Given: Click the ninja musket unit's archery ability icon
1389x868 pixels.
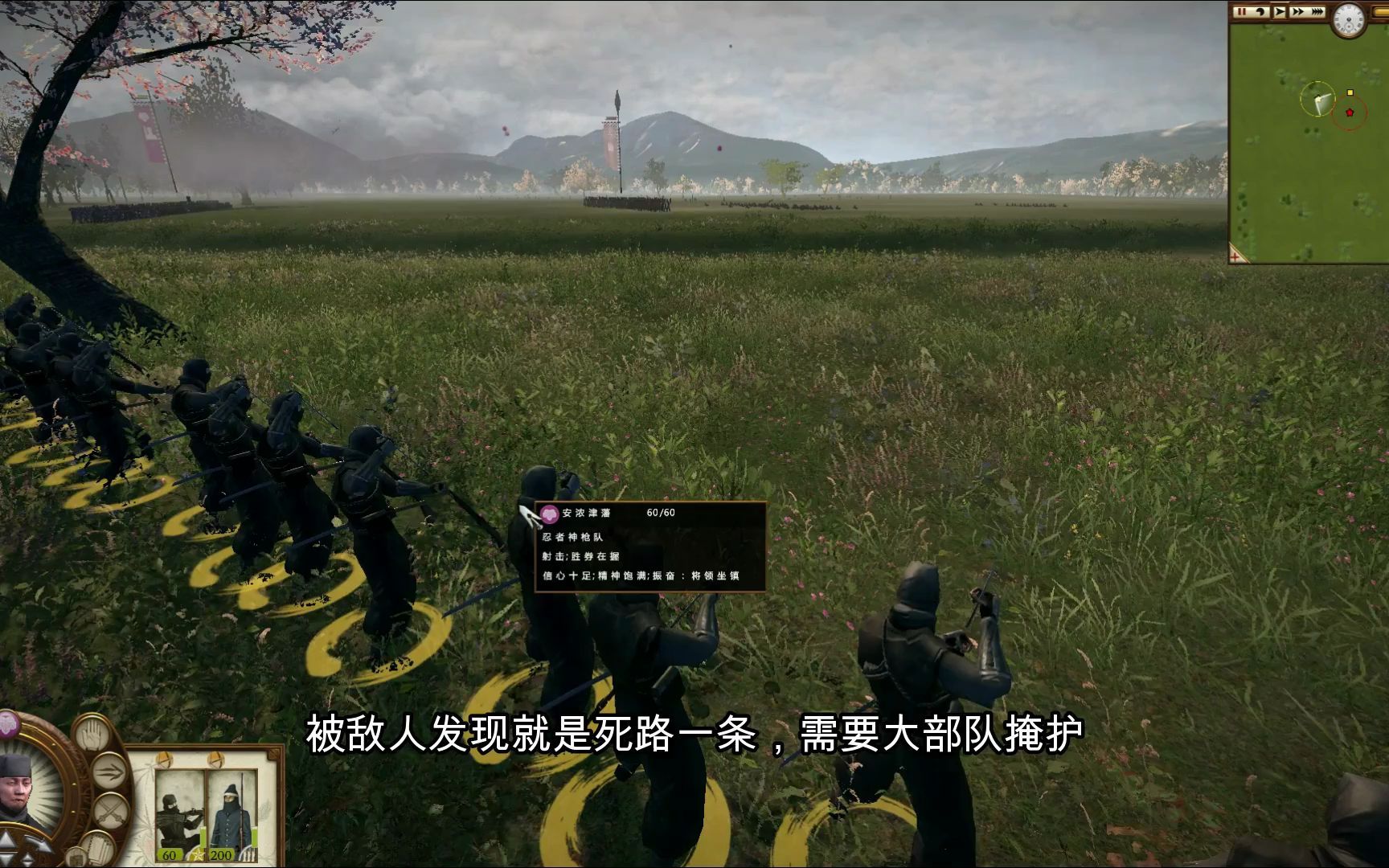Looking at the screenshot, I should (163, 761).
